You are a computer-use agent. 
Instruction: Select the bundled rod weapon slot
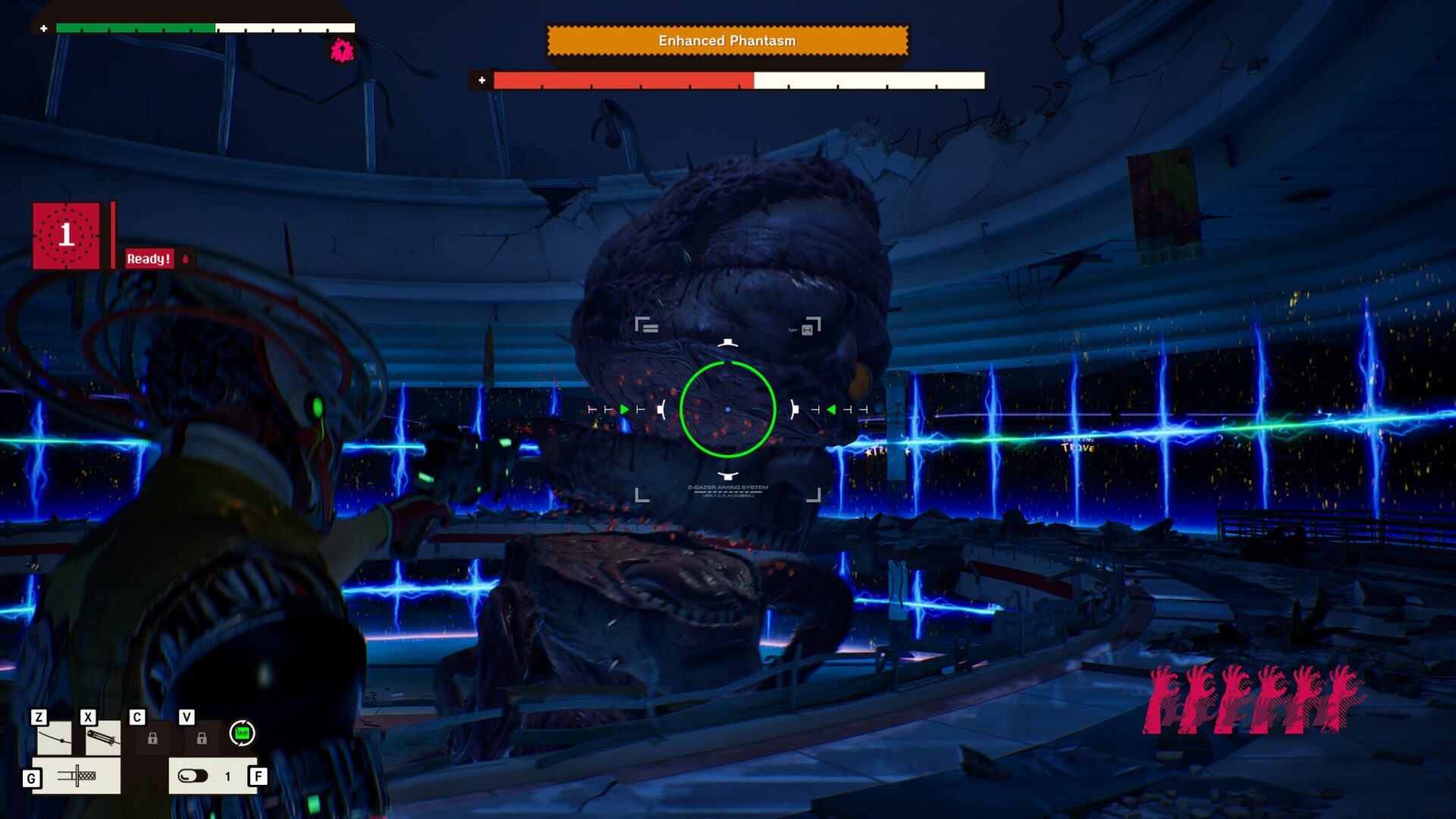(x=102, y=737)
